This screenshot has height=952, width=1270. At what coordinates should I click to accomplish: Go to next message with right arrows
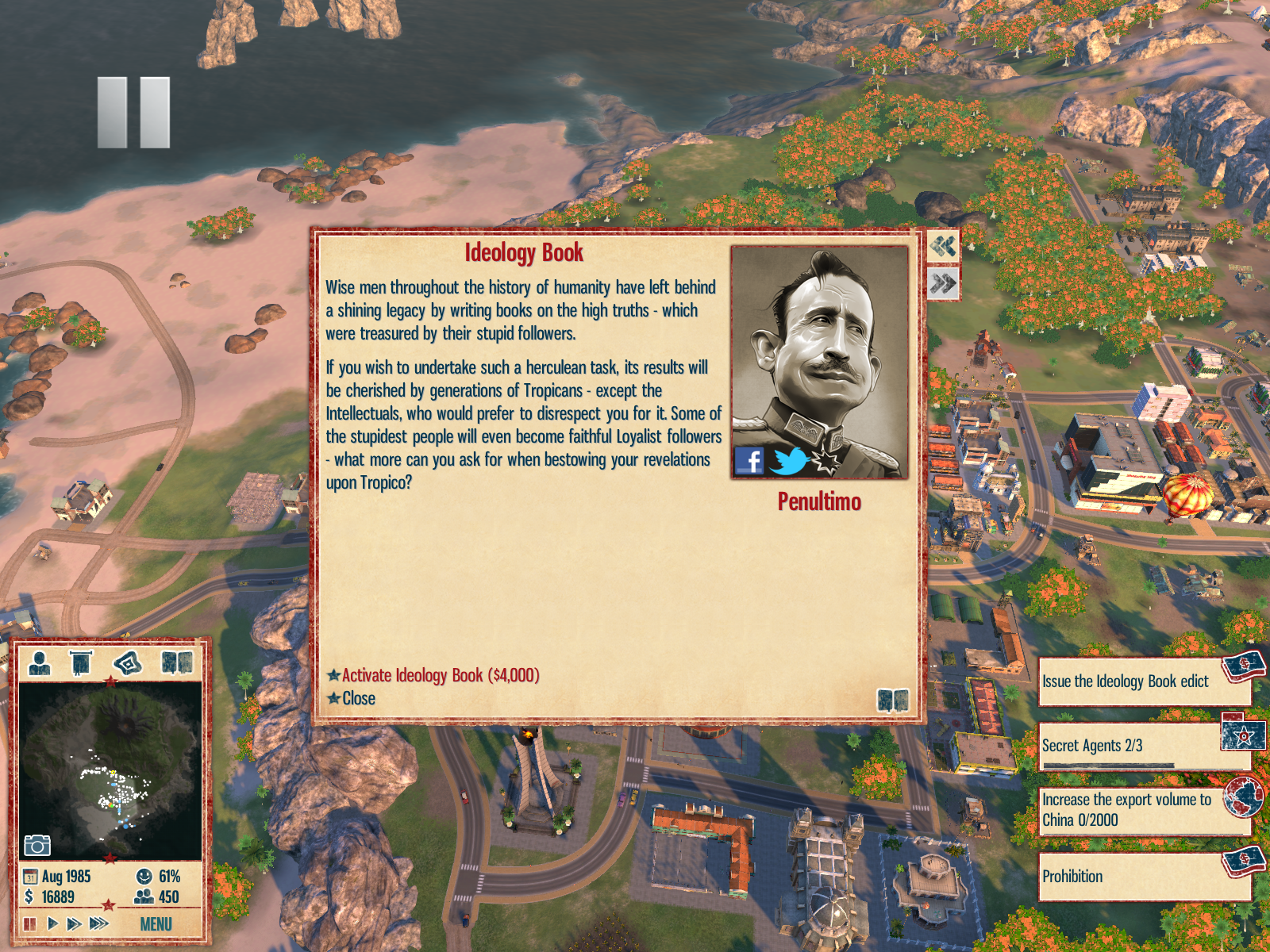943,283
